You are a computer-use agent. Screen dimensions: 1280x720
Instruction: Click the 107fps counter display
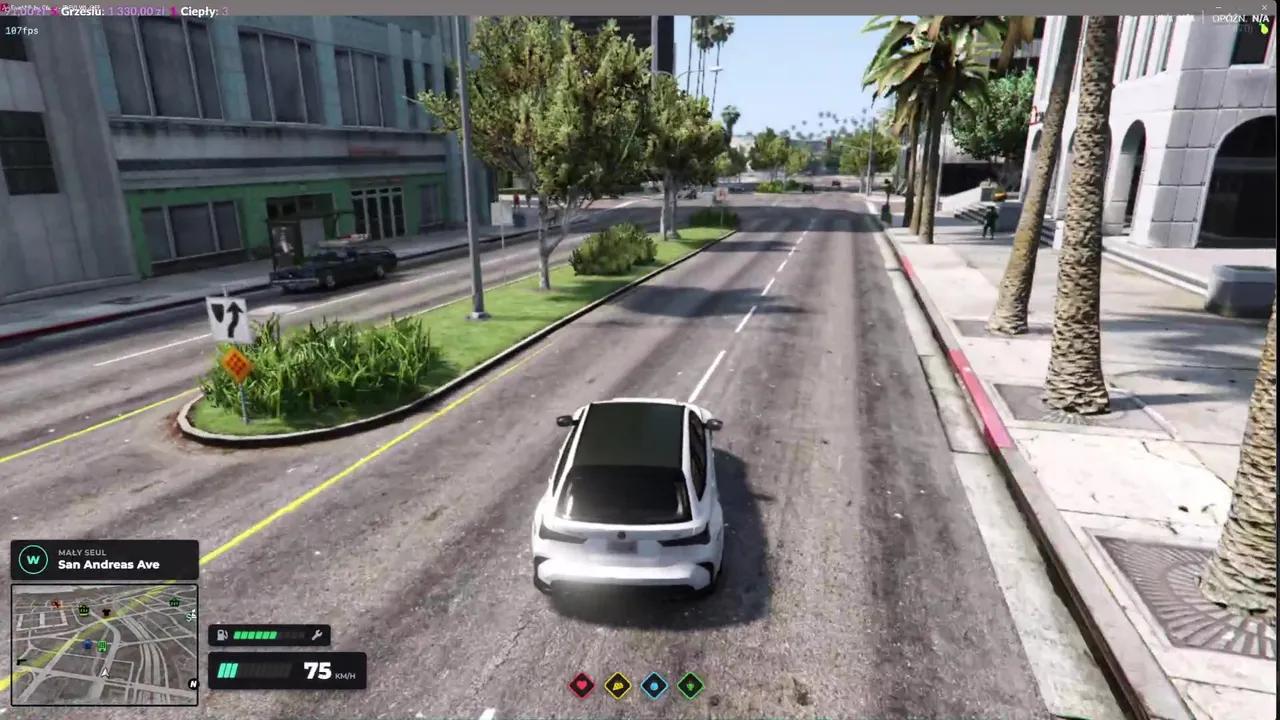[20, 30]
